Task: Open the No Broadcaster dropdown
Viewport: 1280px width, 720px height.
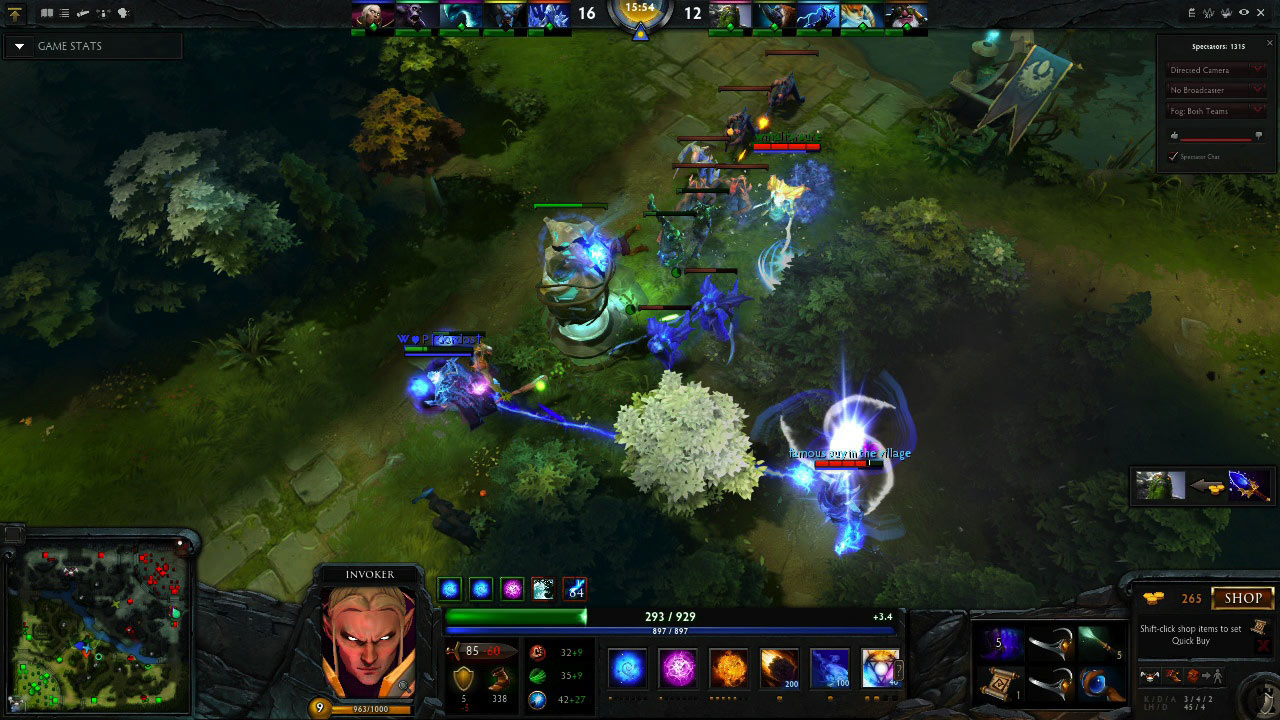Action: (x=1215, y=90)
